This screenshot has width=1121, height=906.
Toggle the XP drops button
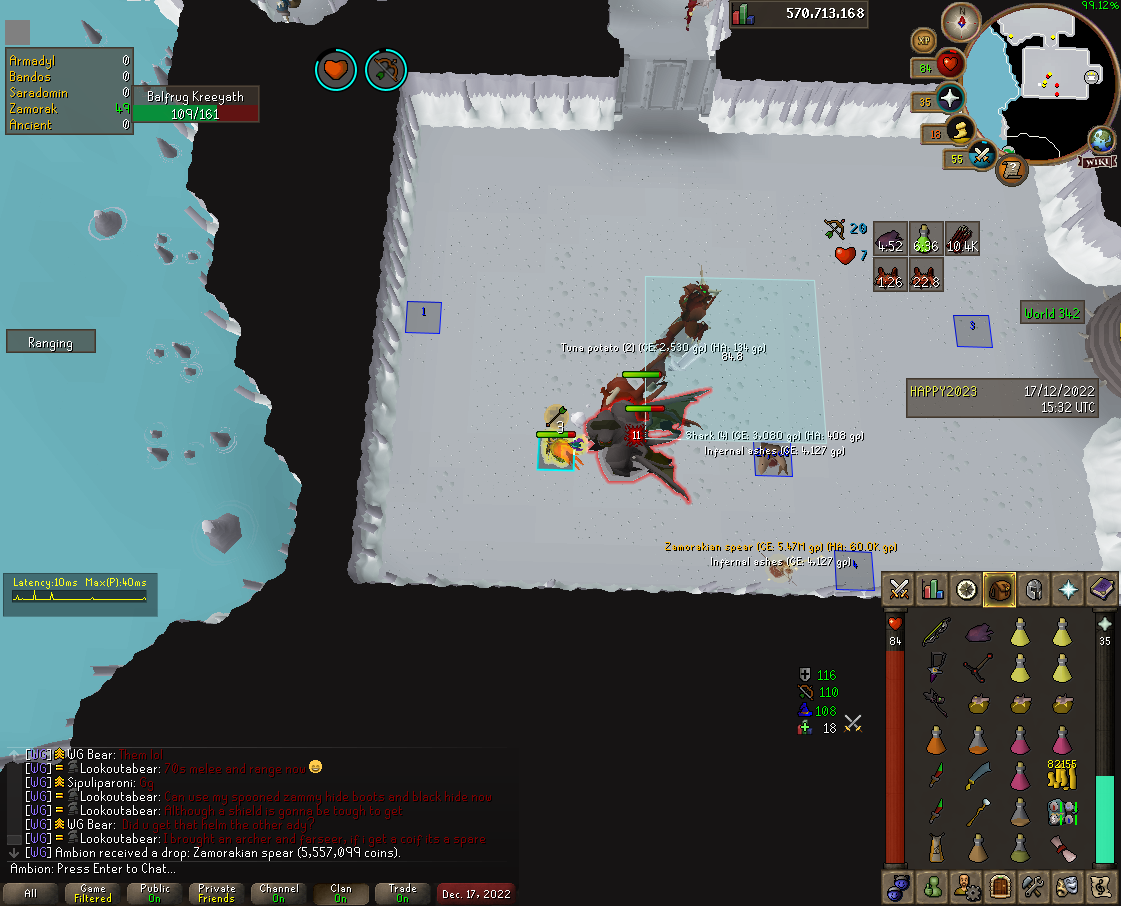(x=925, y=40)
